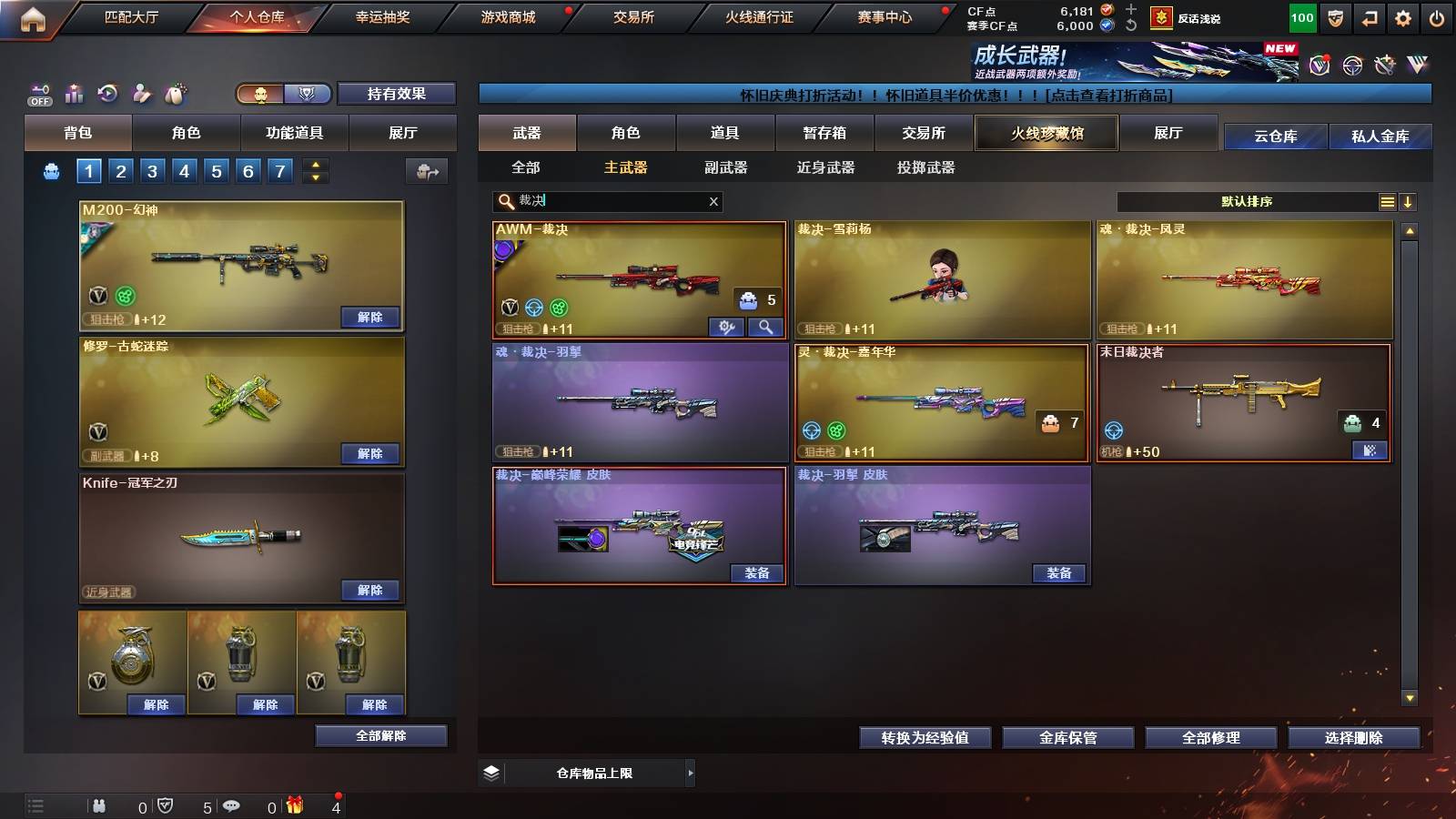1456x819 pixels.
Task: Switch the view toggle to the trophy side
Action: point(308,94)
